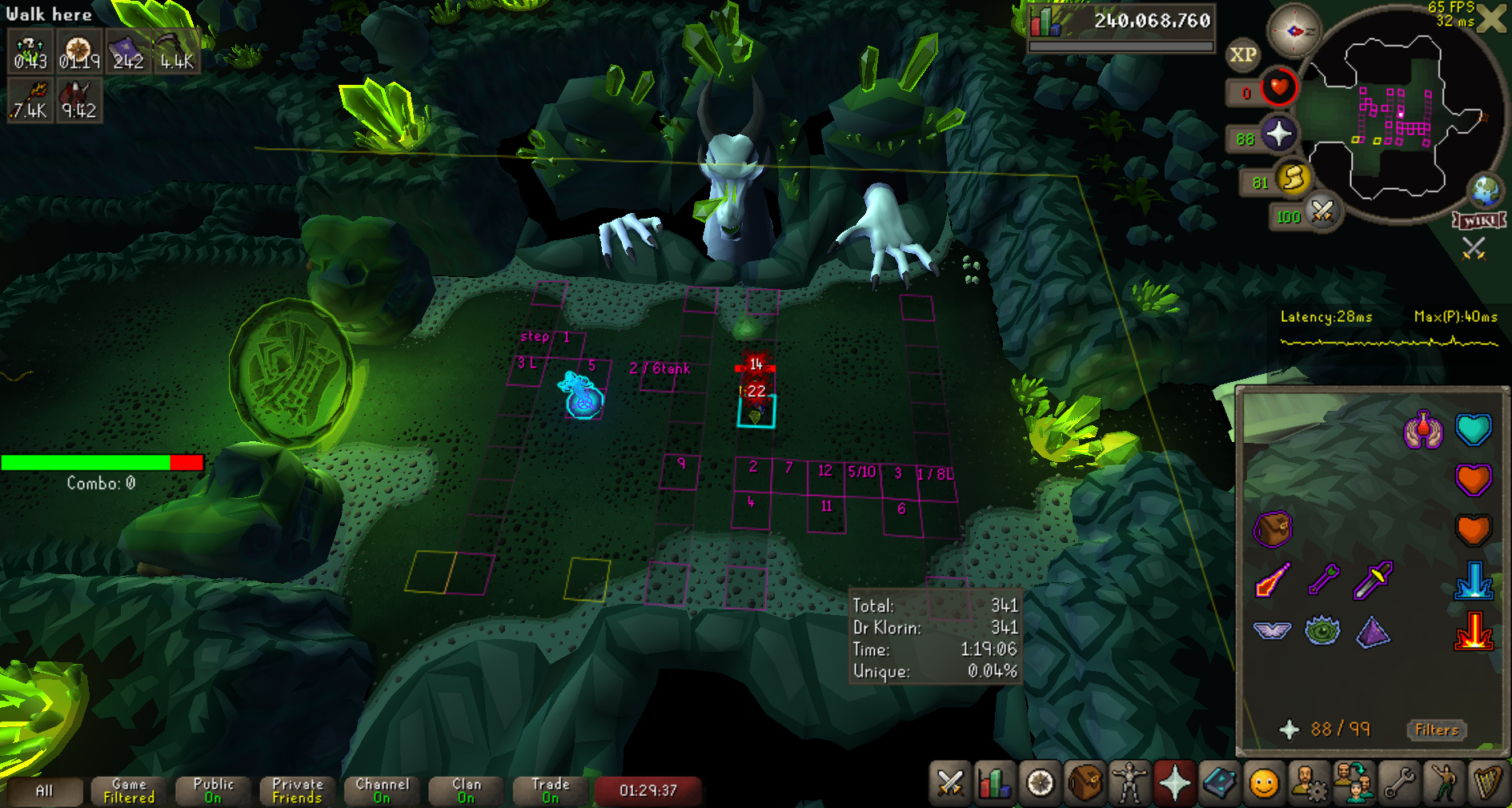Activate the green eye prayer icon

(x=1322, y=631)
